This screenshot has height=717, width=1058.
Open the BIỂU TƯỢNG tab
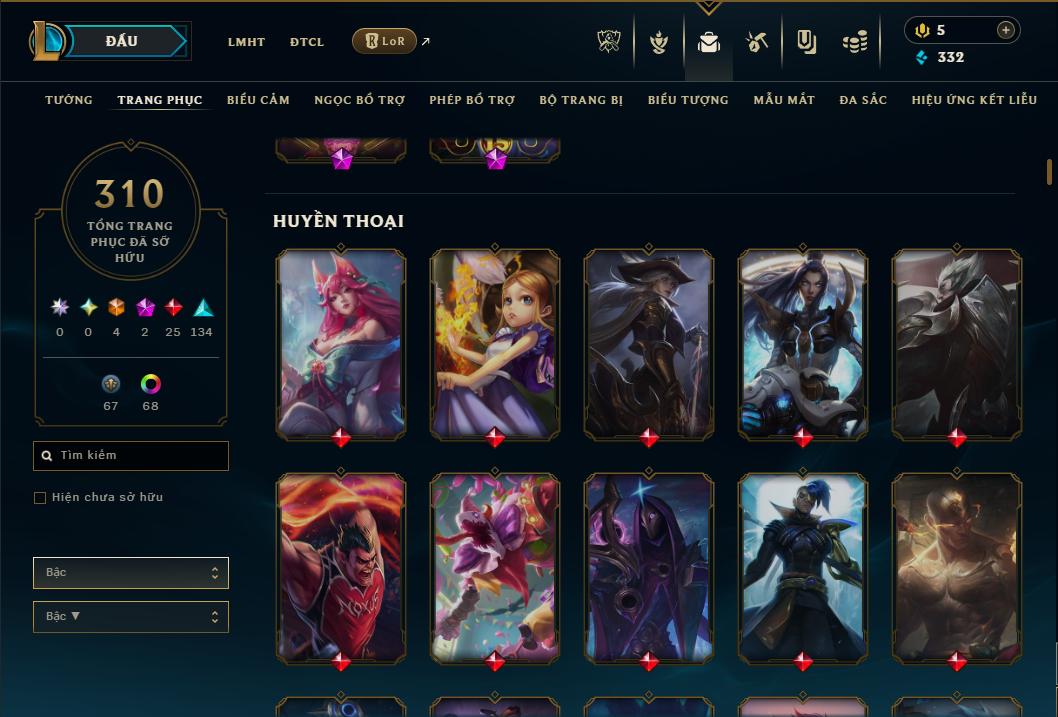[688, 100]
